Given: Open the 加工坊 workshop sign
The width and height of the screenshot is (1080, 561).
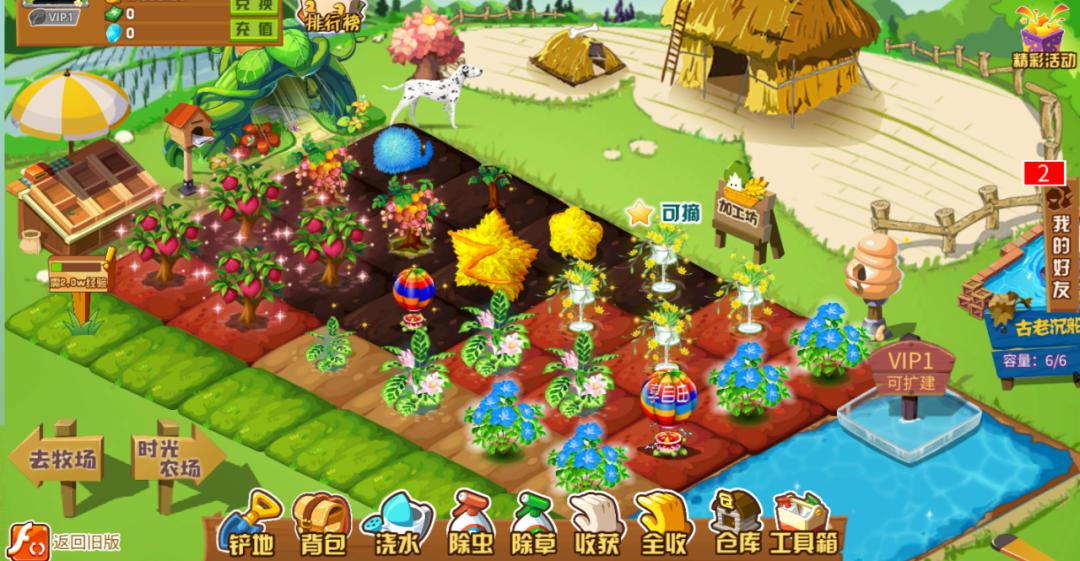Looking at the screenshot, I should tap(744, 208).
